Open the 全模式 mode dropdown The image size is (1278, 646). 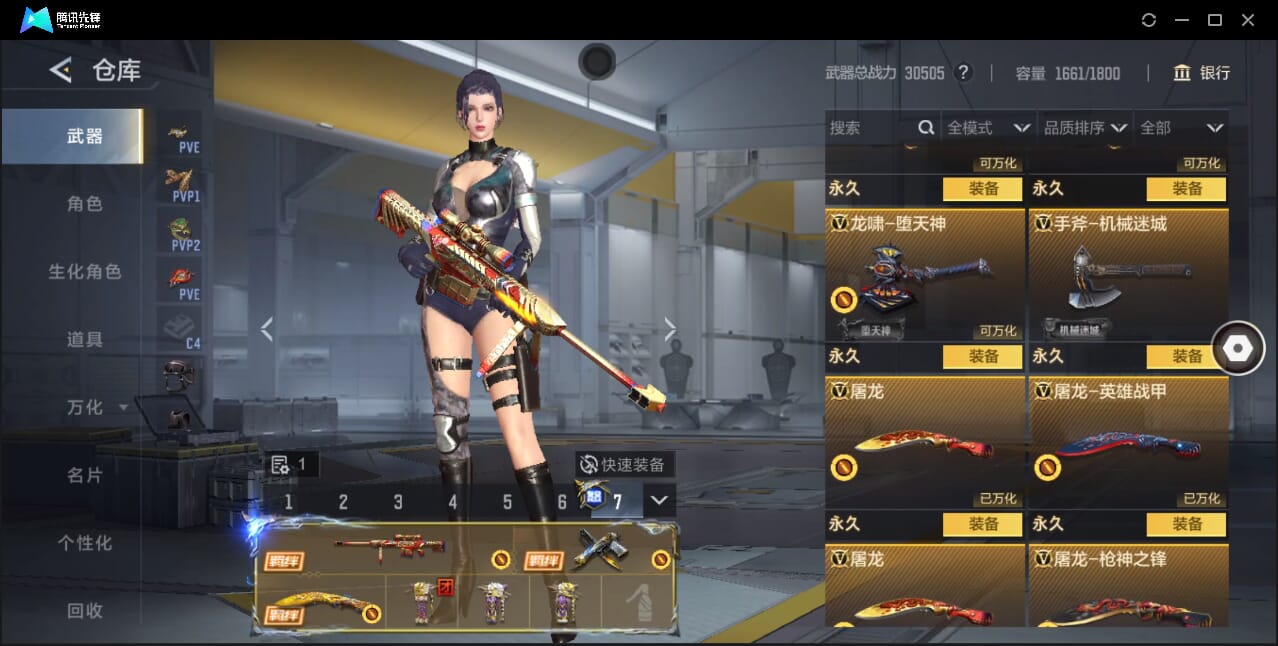(x=987, y=128)
